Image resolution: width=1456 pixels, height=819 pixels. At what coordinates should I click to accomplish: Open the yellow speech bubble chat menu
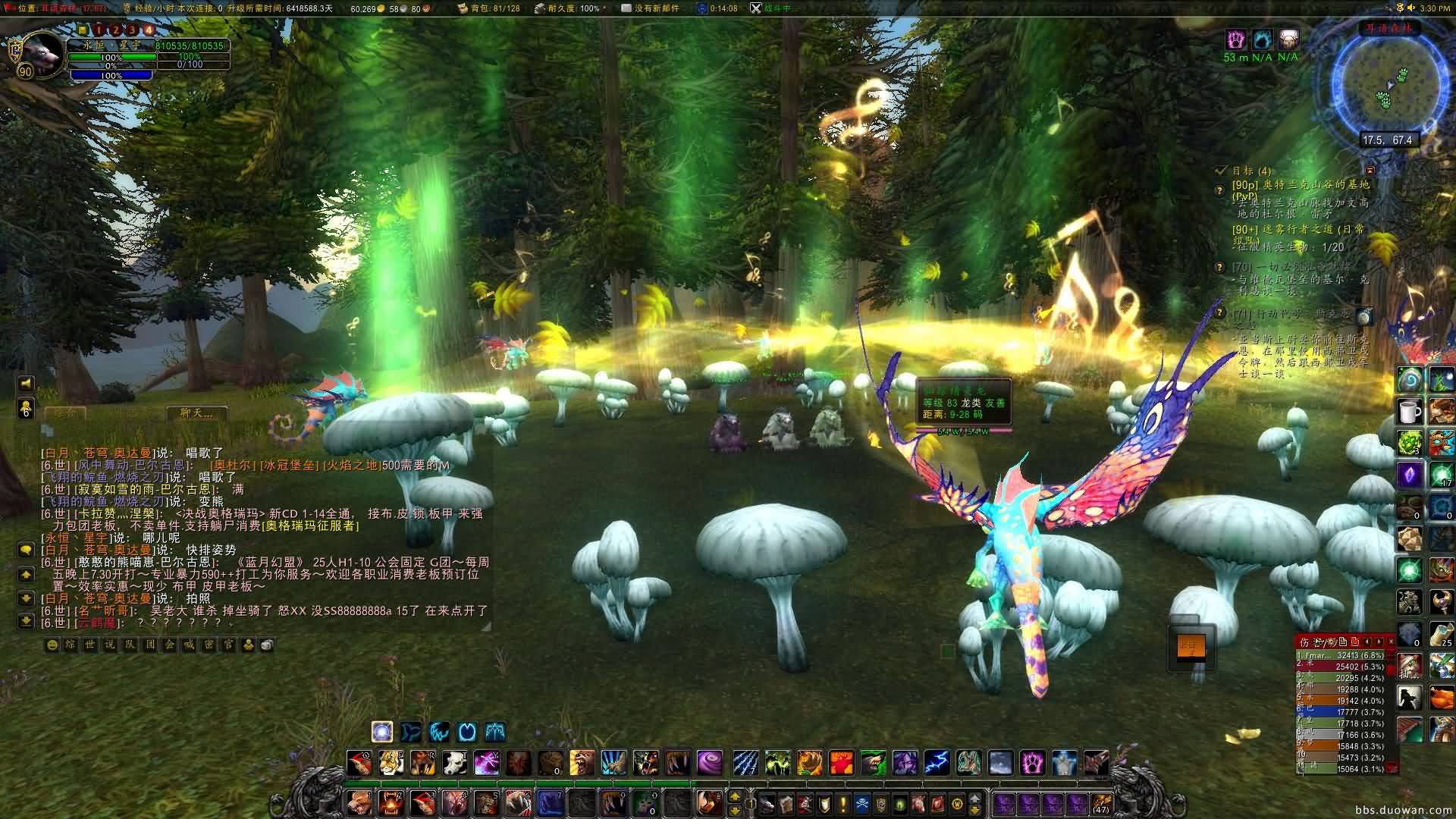click(x=27, y=550)
